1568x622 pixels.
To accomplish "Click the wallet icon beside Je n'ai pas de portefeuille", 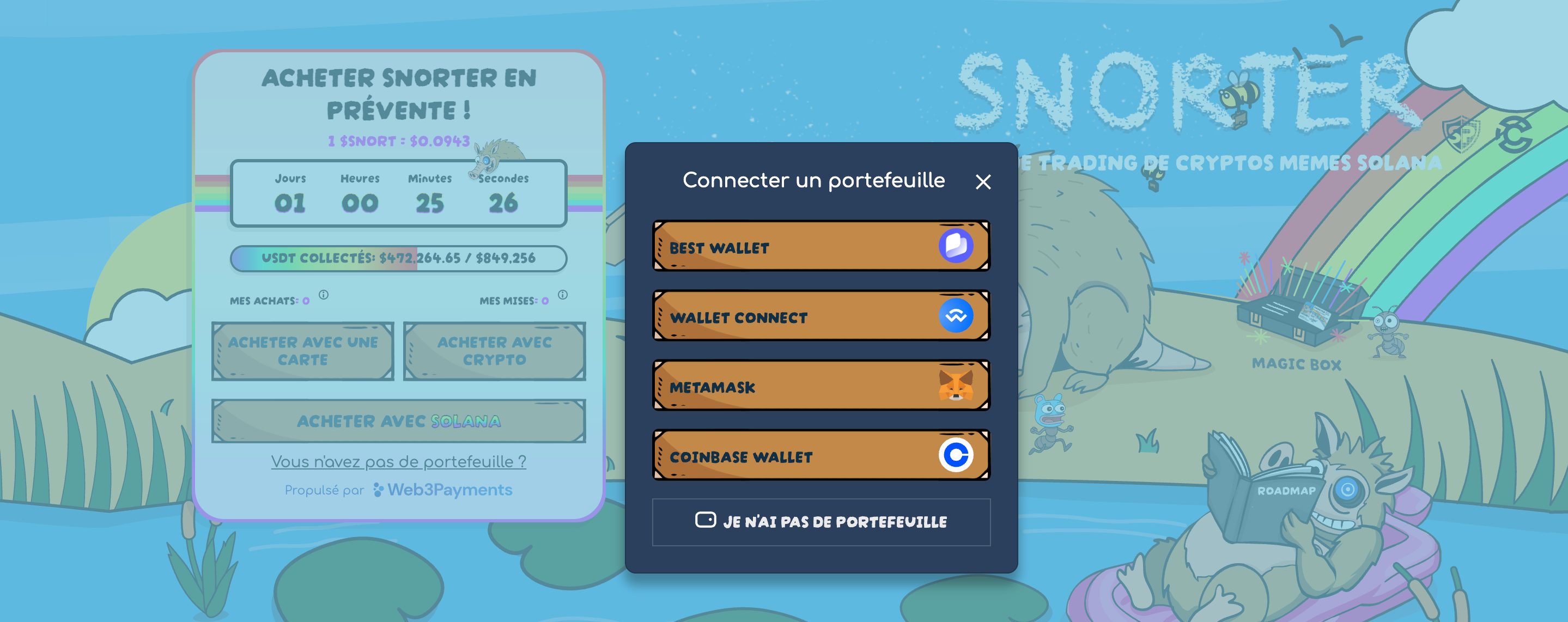I will coord(706,520).
